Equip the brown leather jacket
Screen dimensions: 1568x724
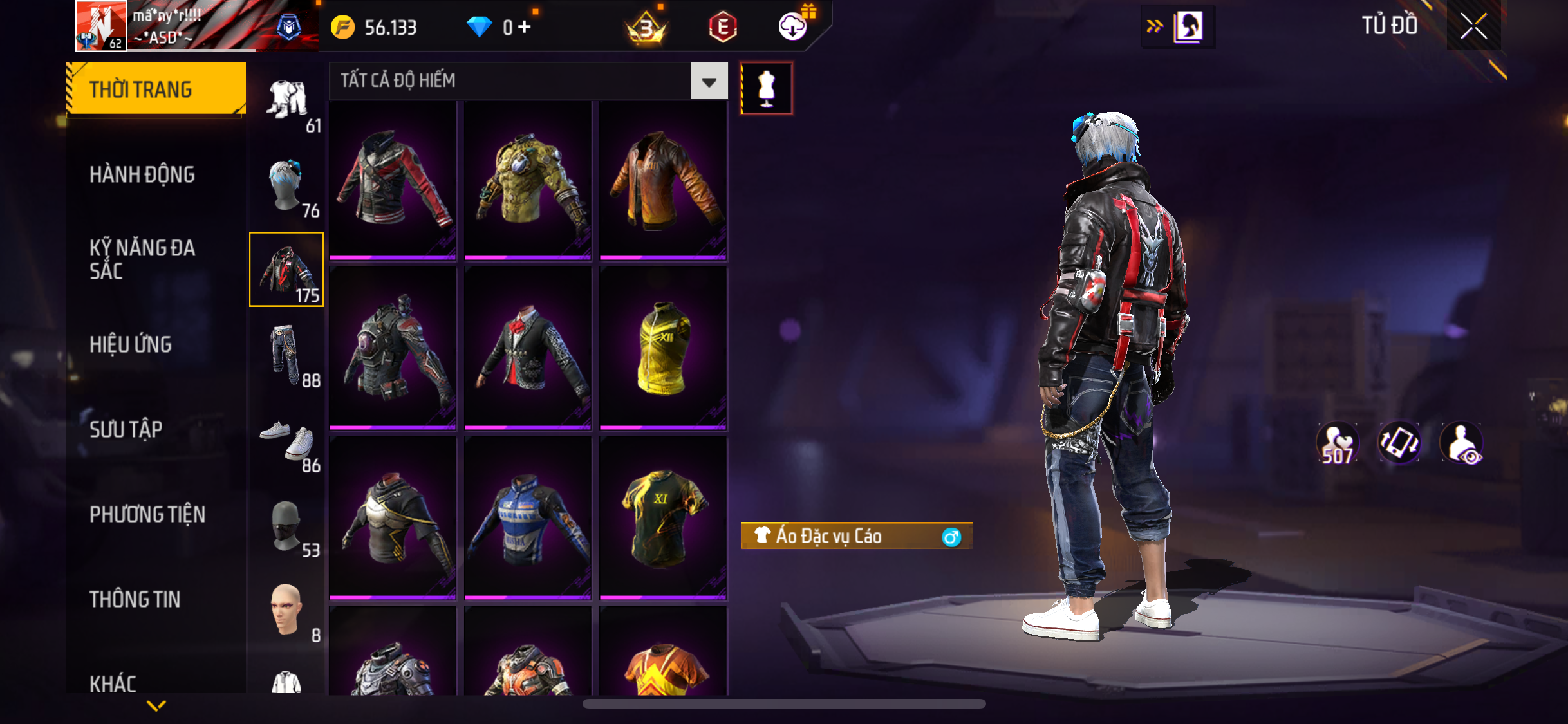click(x=663, y=180)
